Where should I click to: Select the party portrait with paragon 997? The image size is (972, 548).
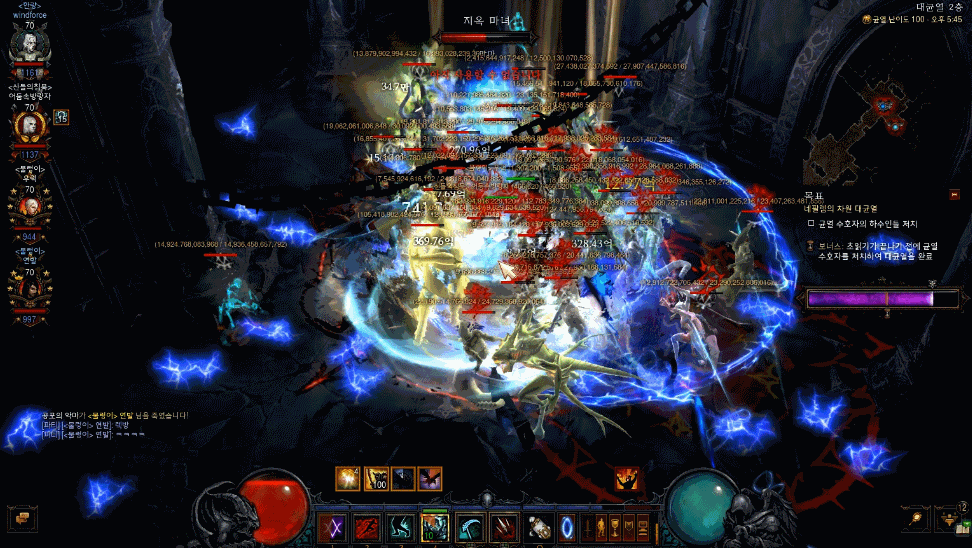click(x=29, y=290)
